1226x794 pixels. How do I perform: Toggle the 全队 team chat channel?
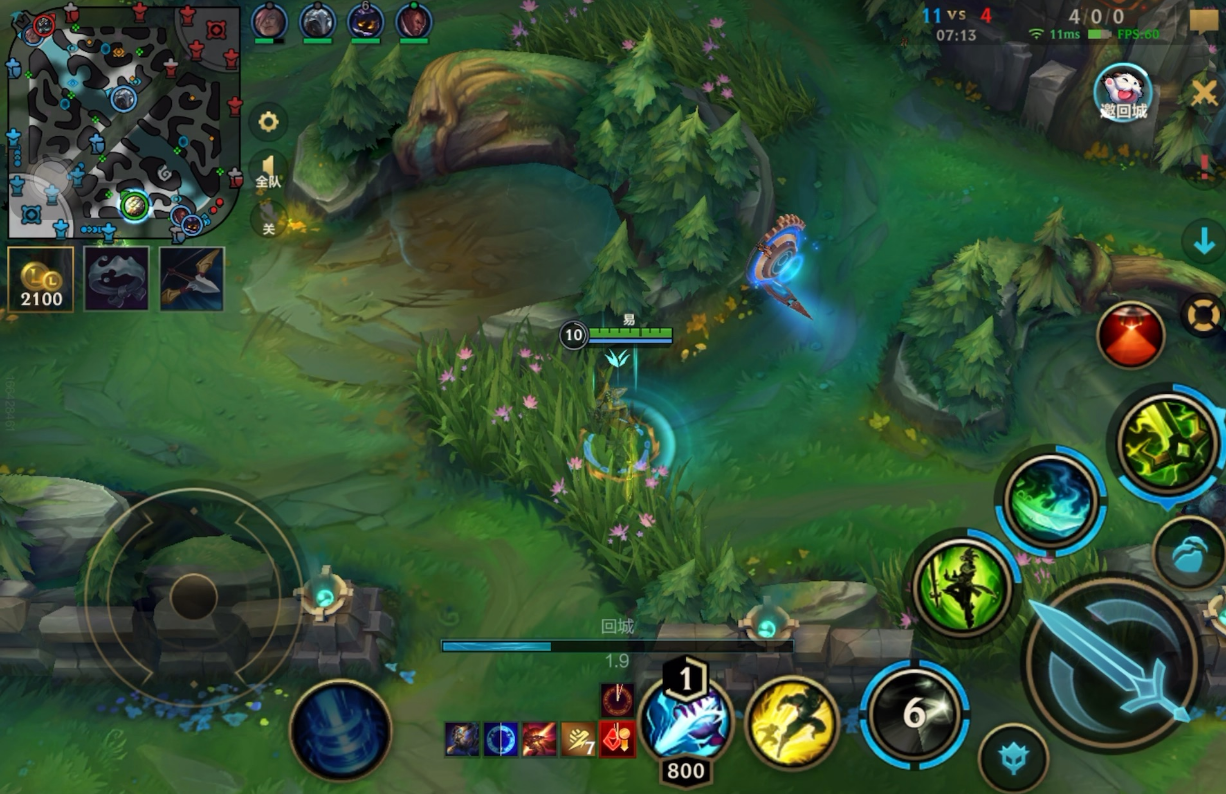click(267, 171)
